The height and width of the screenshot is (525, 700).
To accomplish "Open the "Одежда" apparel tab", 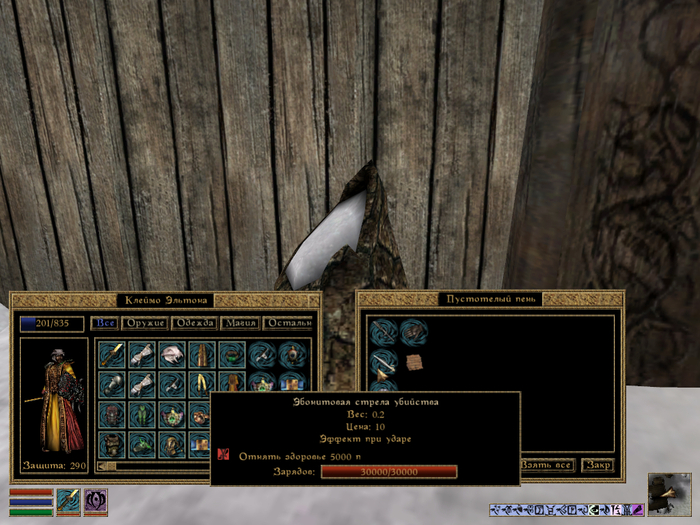I will [x=194, y=323].
